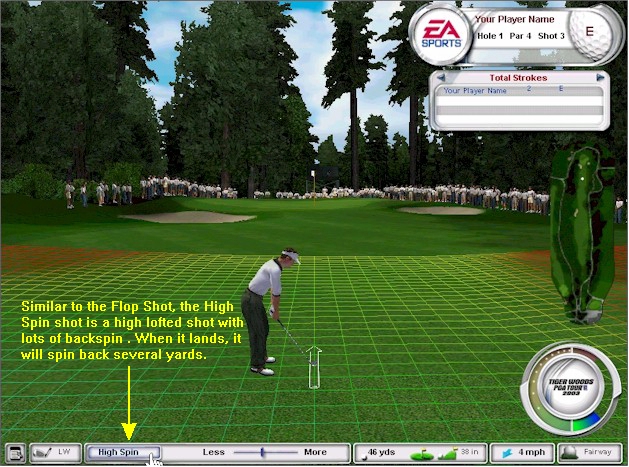The image size is (629, 467).
Task: Open the menu icon in the bottom-left corner
Action: click(14, 453)
